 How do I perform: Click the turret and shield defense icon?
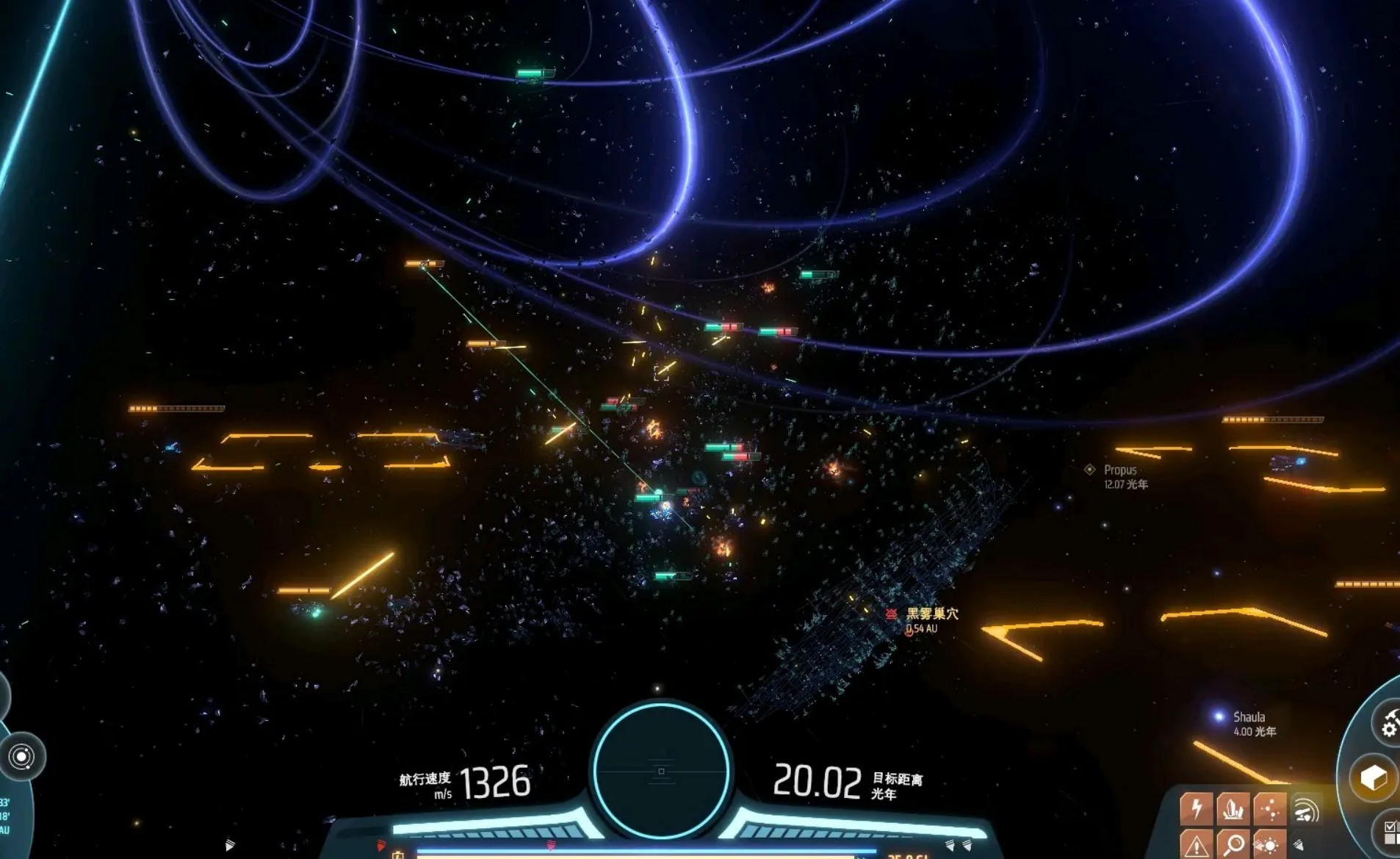(x=1307, y=811)
